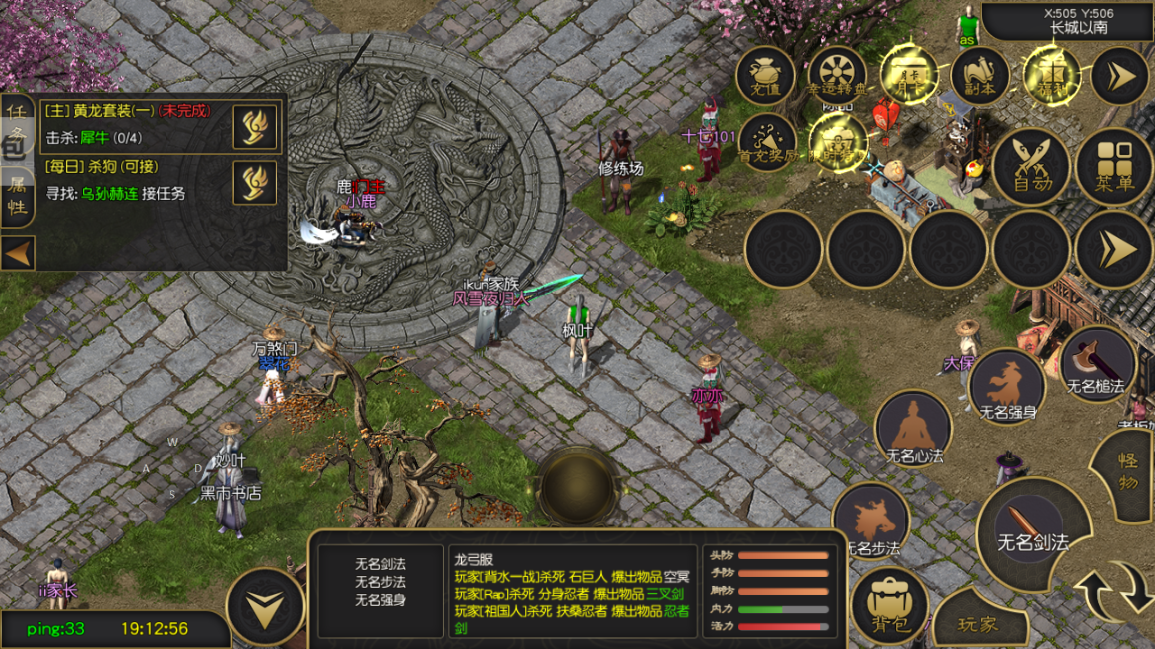Collapse the quest panel with left arrow
Screen dimensions: 1155x649
18,254
